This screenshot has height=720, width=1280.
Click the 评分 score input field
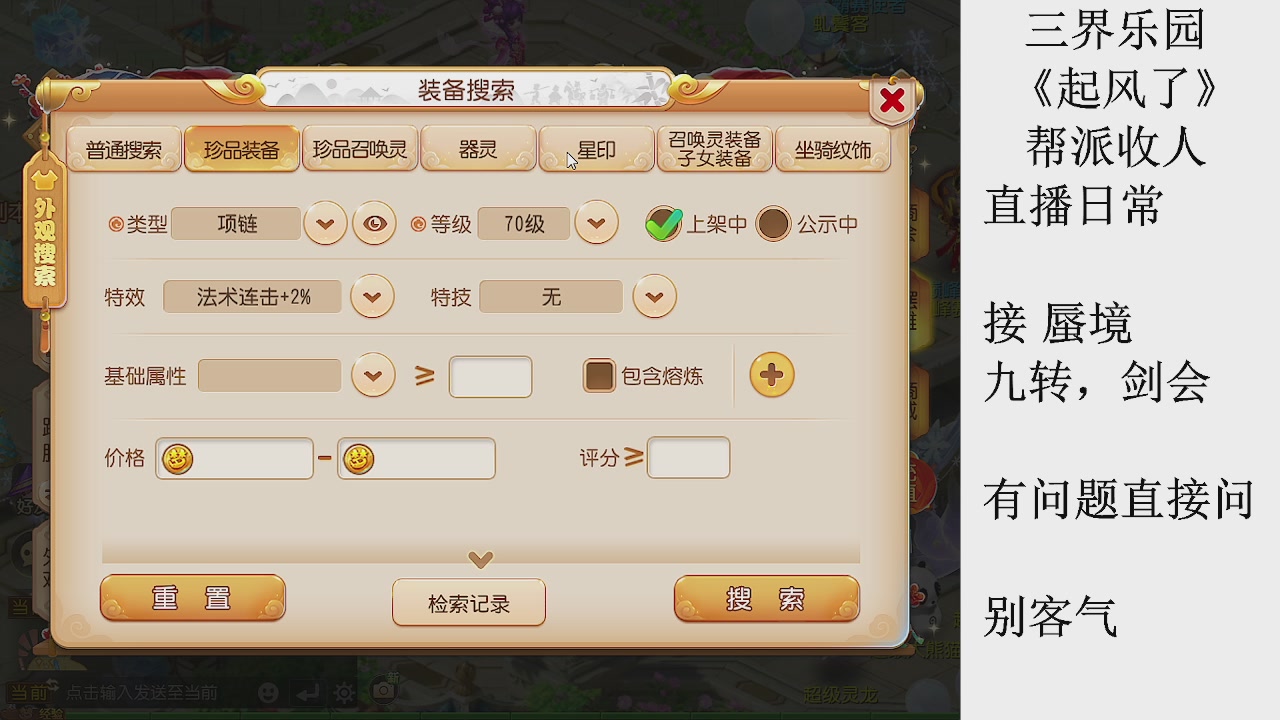click(687, 458)
